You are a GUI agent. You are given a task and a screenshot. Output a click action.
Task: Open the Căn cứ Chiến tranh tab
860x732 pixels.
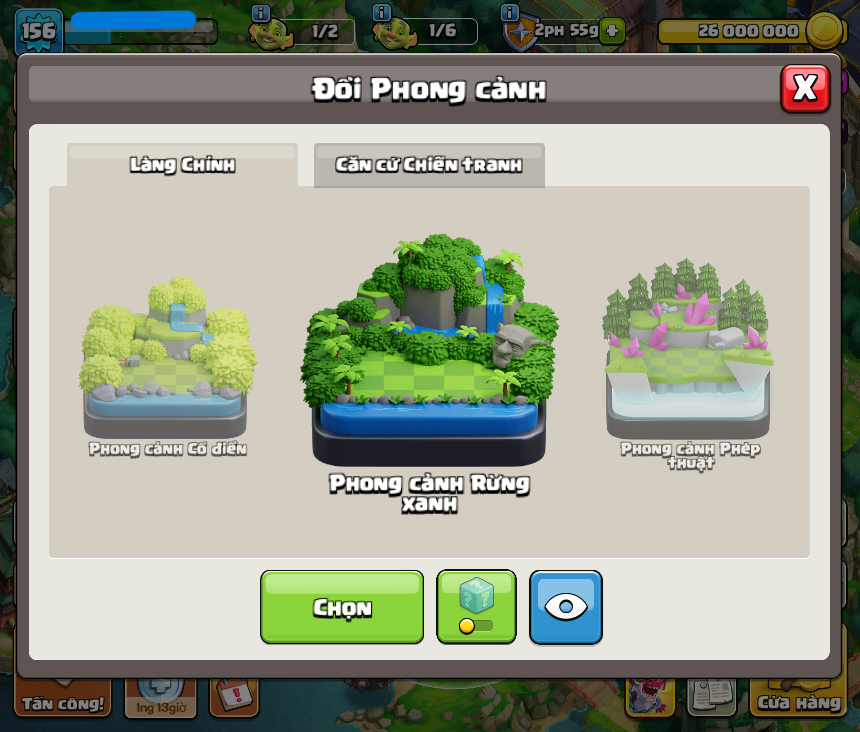[429, 165]
